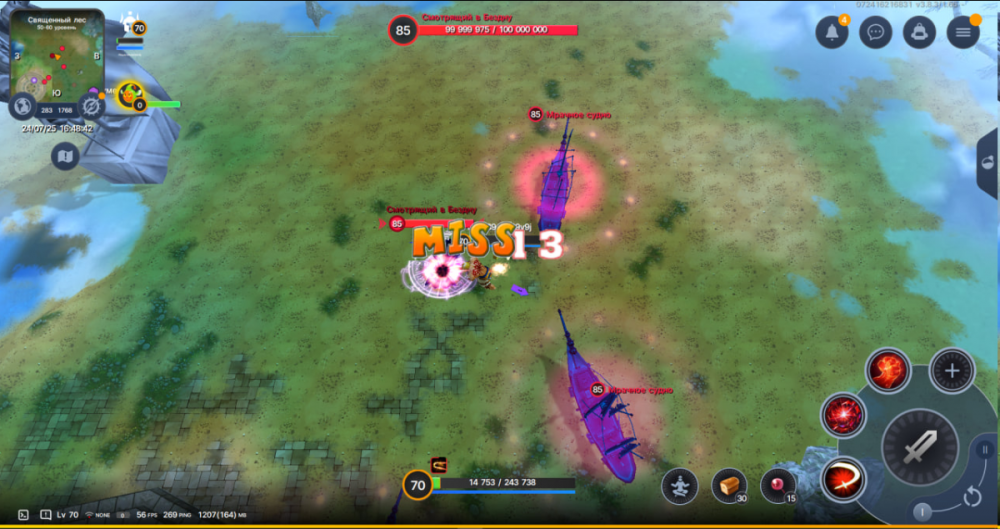The width and height of the screenshot is (1000, 529).
Task: Open the notifications bell
Action: click(x=832, y=32)
